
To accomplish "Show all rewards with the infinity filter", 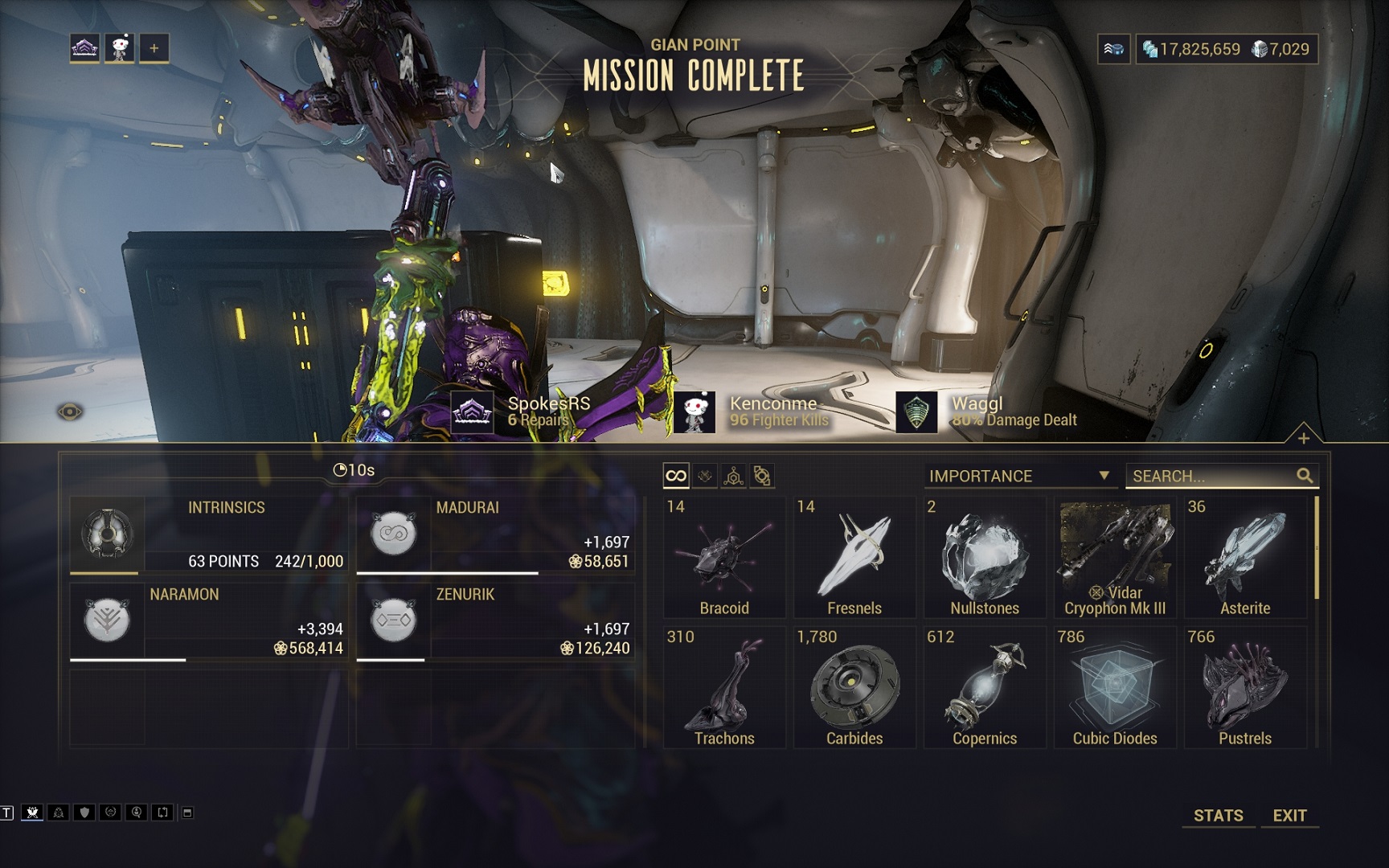I will (x=676, y=476).
